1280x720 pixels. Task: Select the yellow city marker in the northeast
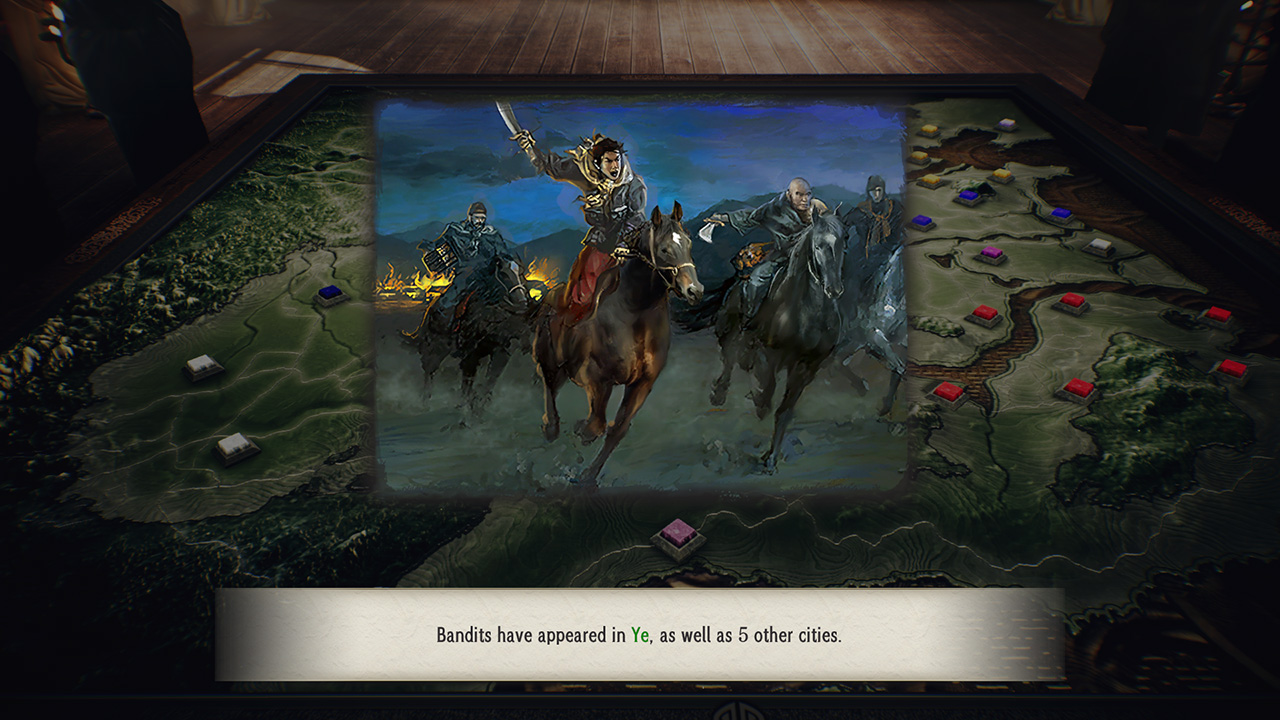coord(1001,172)
